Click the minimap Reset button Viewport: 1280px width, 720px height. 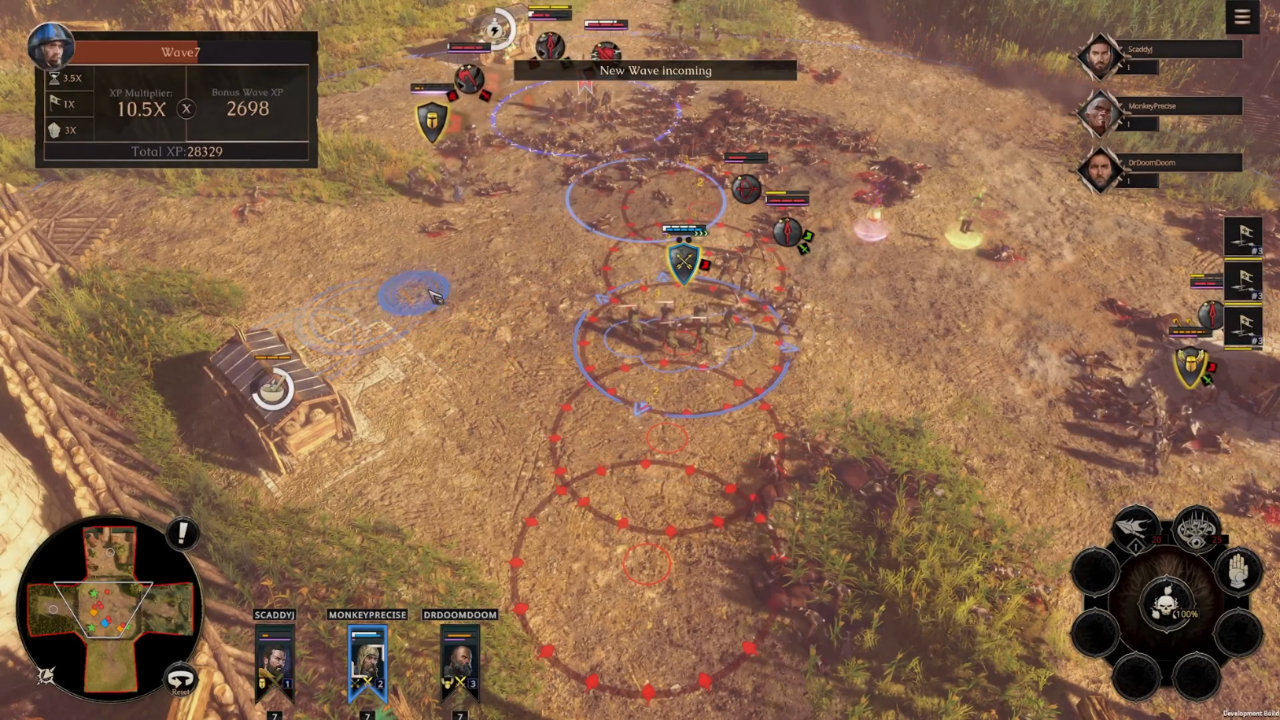pyautogui.click(x=180, y=679)
